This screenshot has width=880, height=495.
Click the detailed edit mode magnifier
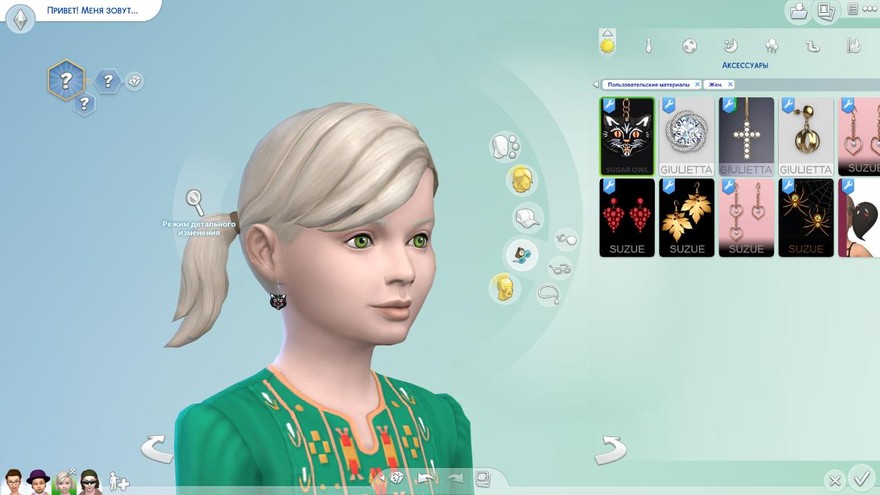pos(195,202)
